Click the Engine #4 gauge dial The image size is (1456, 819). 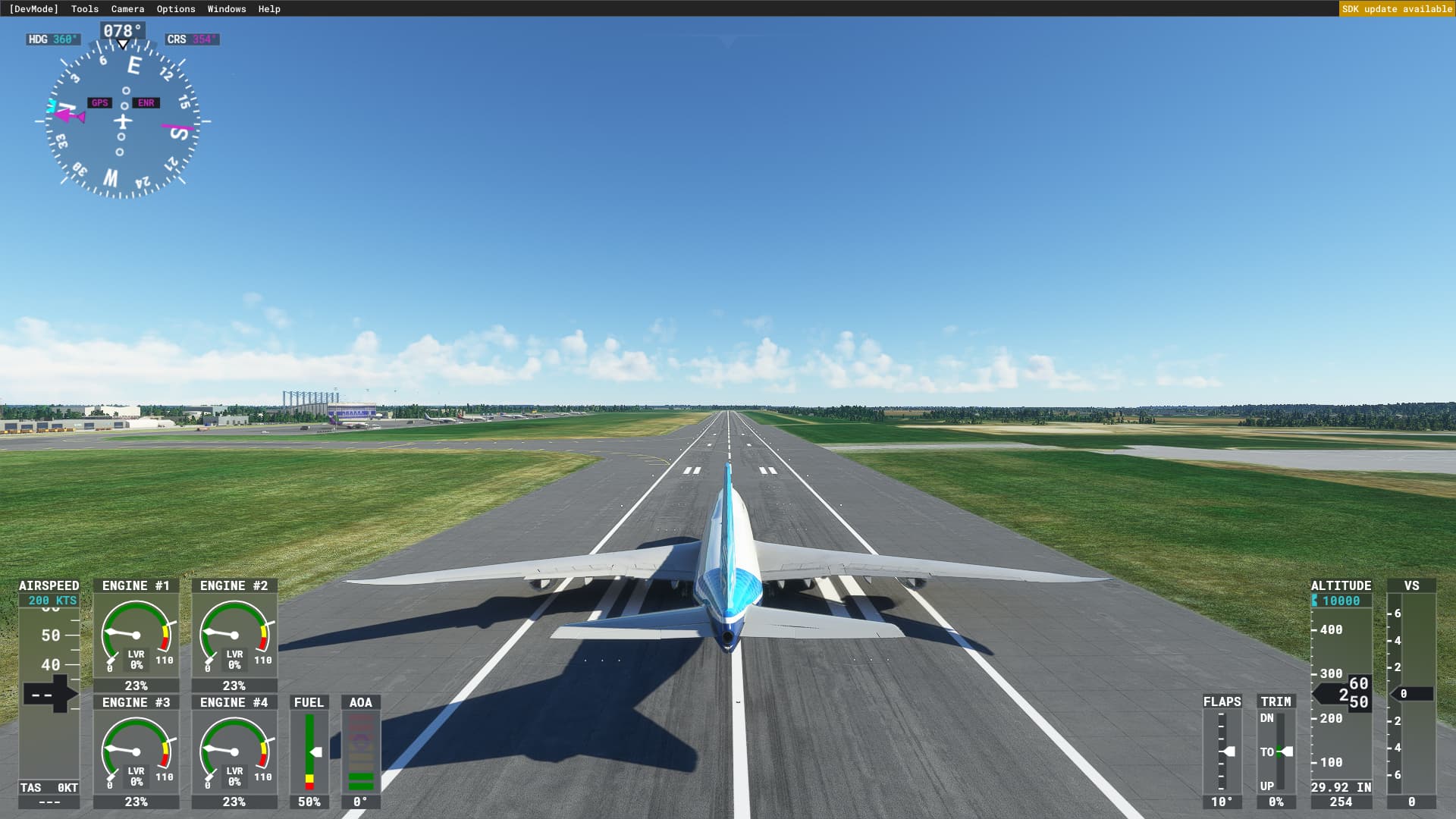point(234,752)
